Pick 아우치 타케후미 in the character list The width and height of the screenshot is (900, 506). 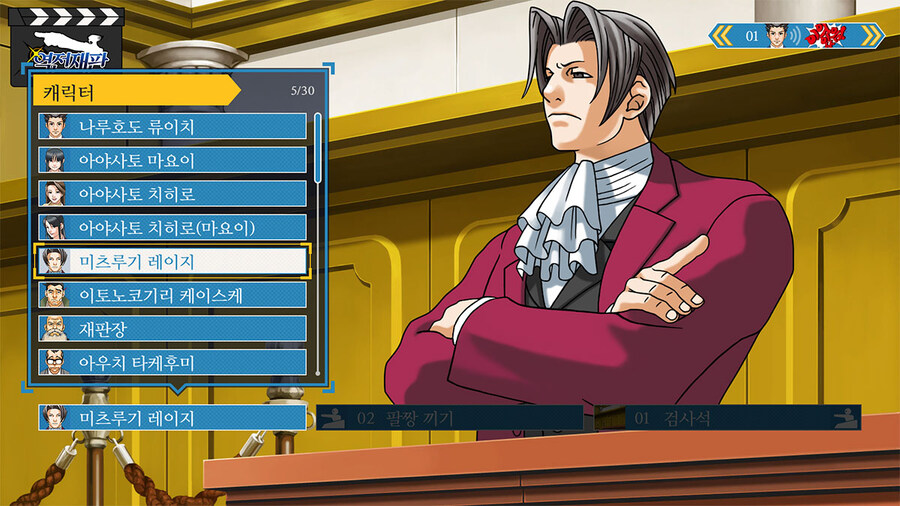coord(172,362)
